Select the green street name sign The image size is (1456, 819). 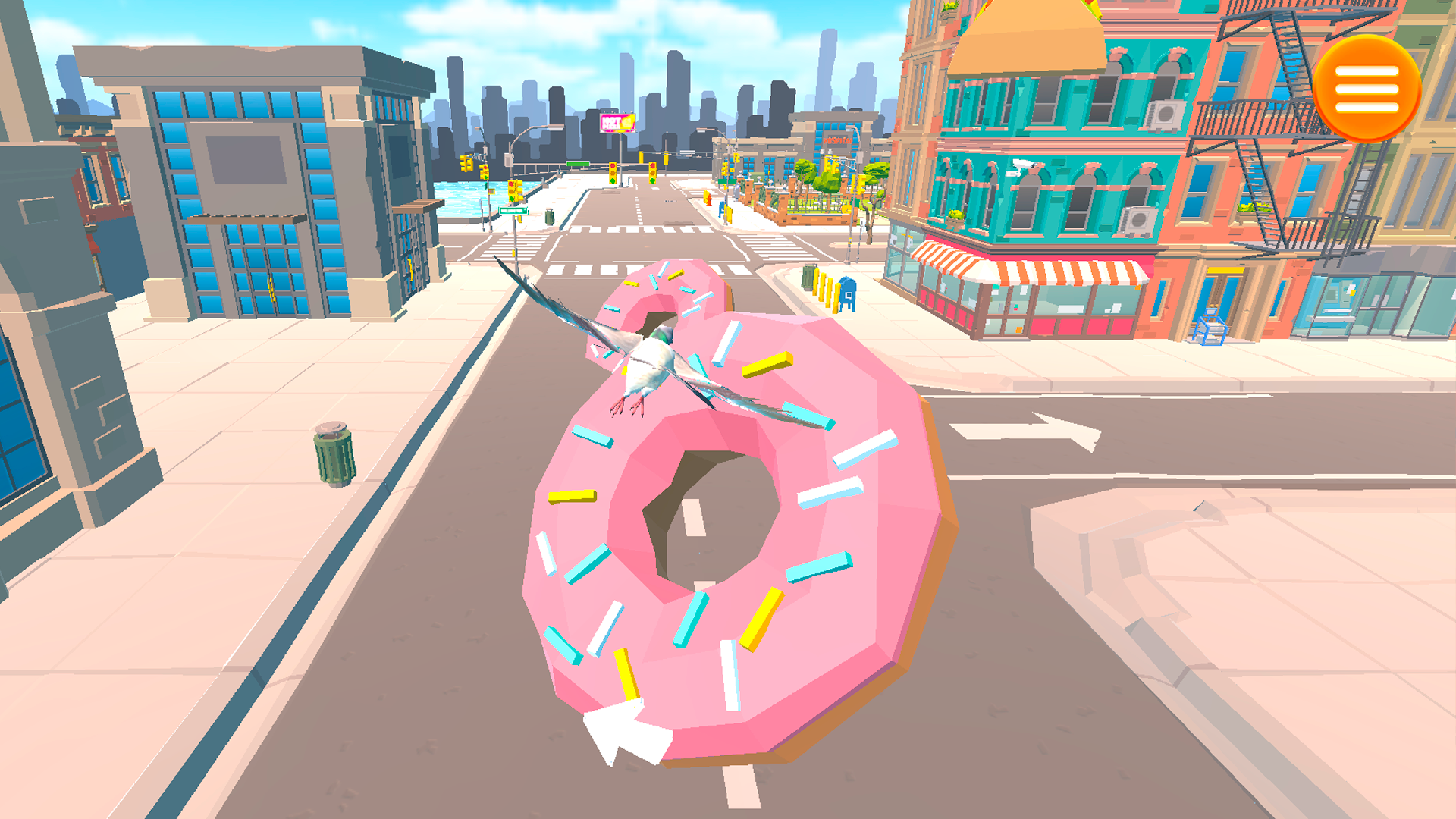[x=513, y=212]
